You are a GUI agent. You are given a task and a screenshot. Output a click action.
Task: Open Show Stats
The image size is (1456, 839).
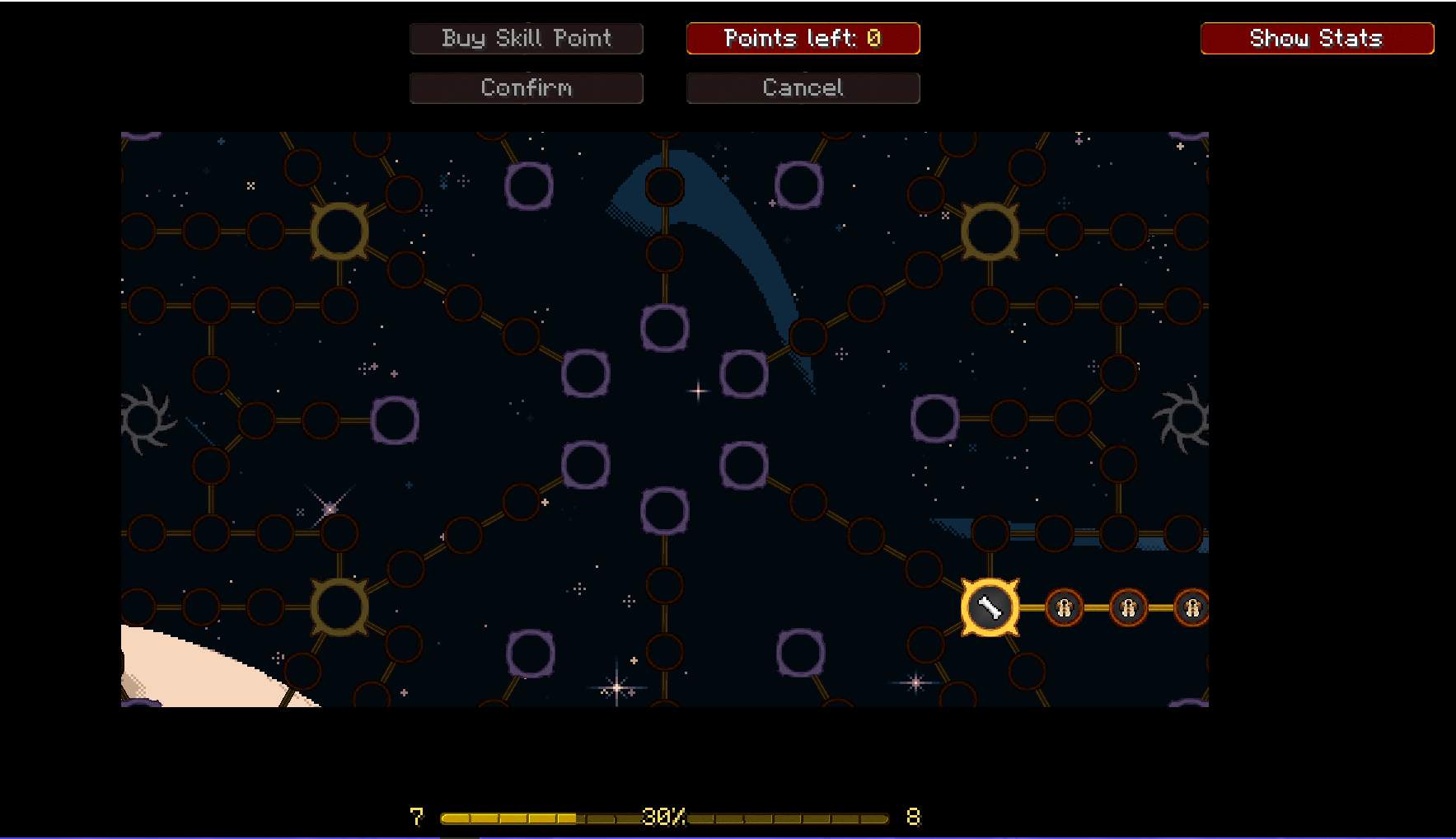(1316, 38)
